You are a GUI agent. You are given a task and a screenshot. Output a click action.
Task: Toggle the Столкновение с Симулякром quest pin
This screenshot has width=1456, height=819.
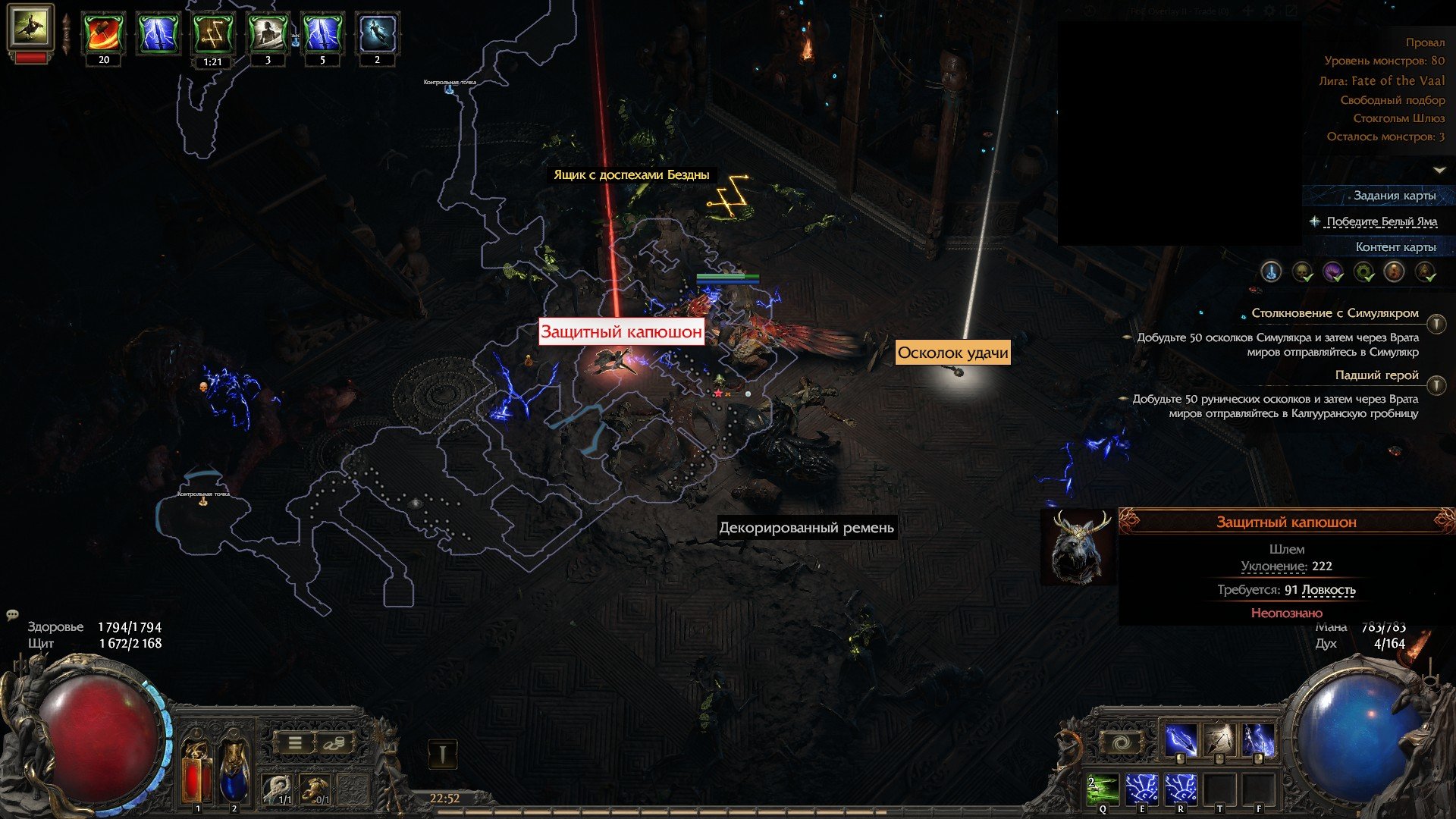[x=1436, y=324]
